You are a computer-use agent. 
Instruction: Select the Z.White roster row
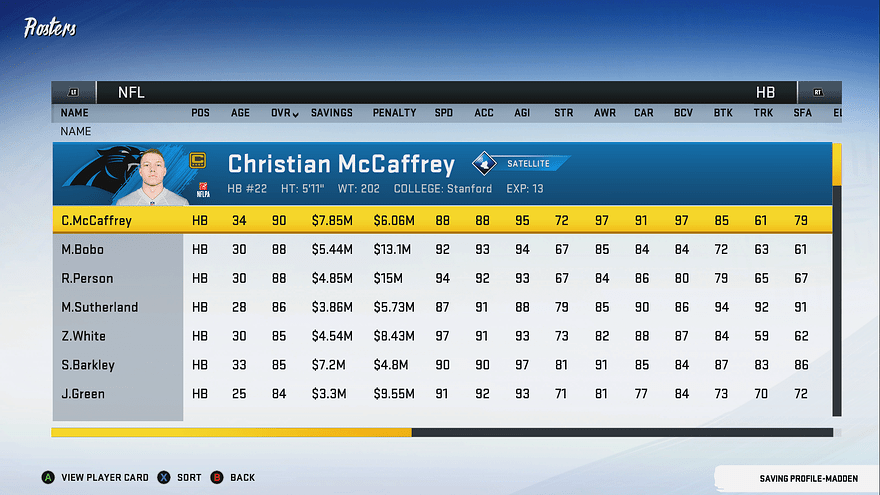click(x=440, y=336)
